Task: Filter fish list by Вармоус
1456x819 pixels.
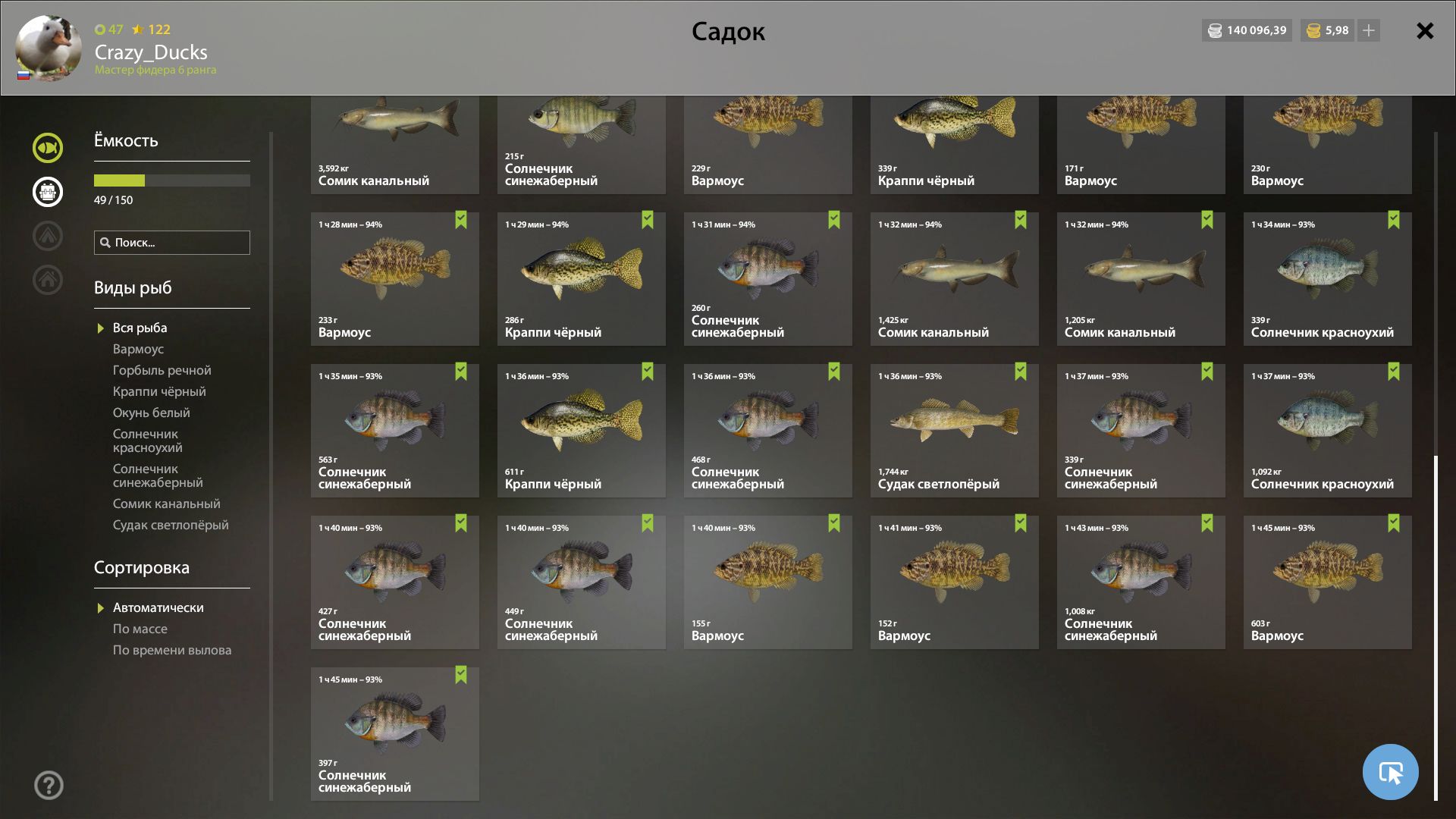Action: (138, 349)
